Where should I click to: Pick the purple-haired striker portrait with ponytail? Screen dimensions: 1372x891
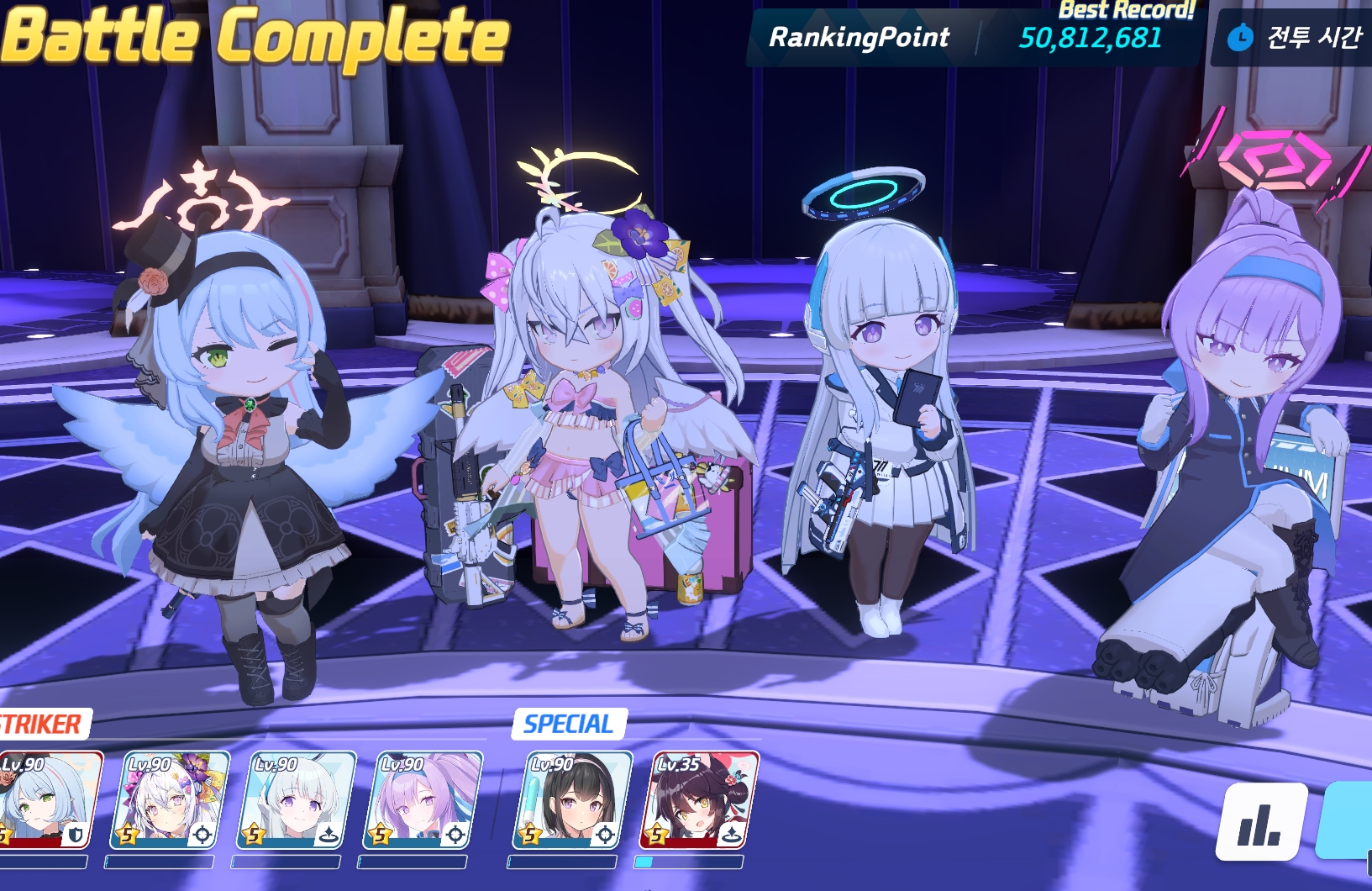[x=423, y=799]
